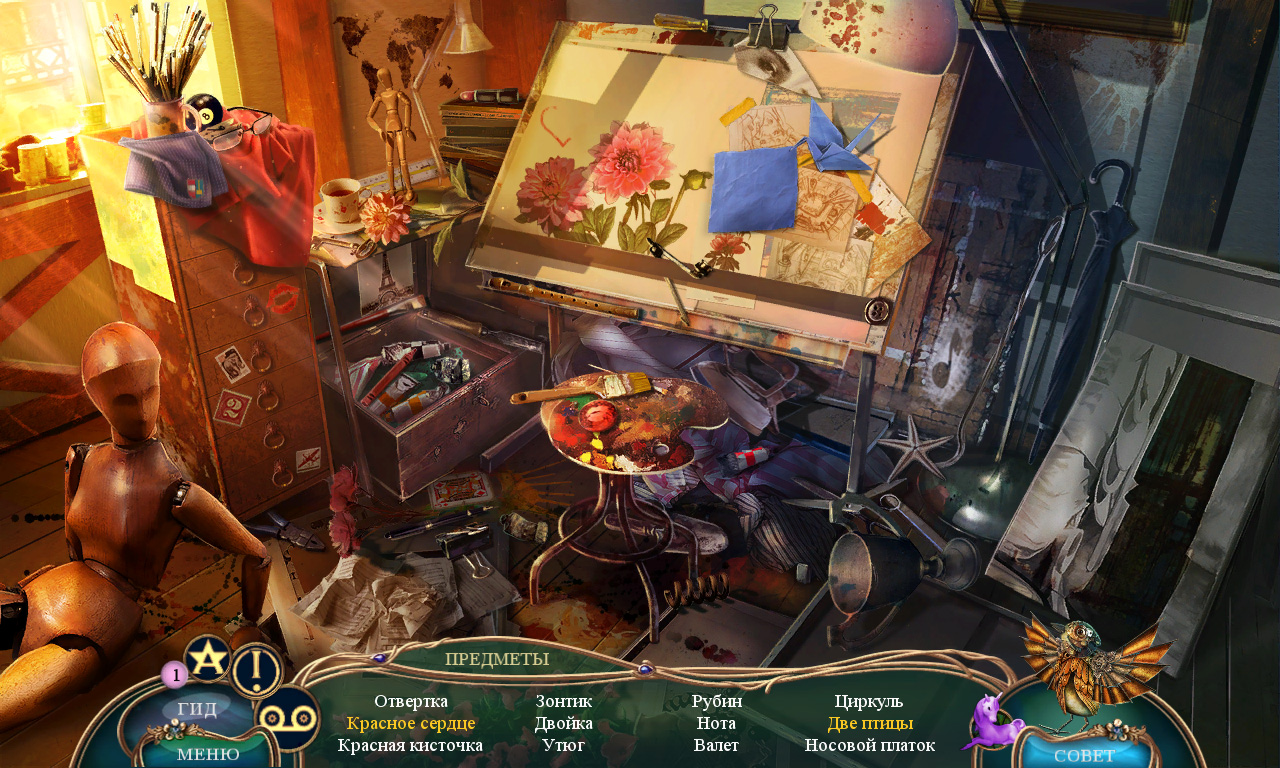Choose the Валет entry in the item list
The image size is (1280, 768).
coord(716,745)
